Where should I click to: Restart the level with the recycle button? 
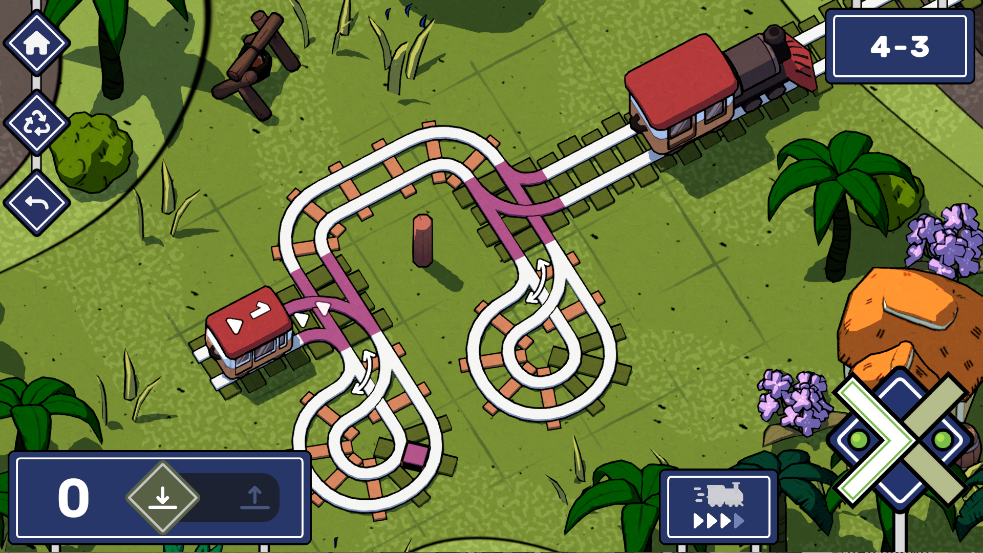pos(37,123)
